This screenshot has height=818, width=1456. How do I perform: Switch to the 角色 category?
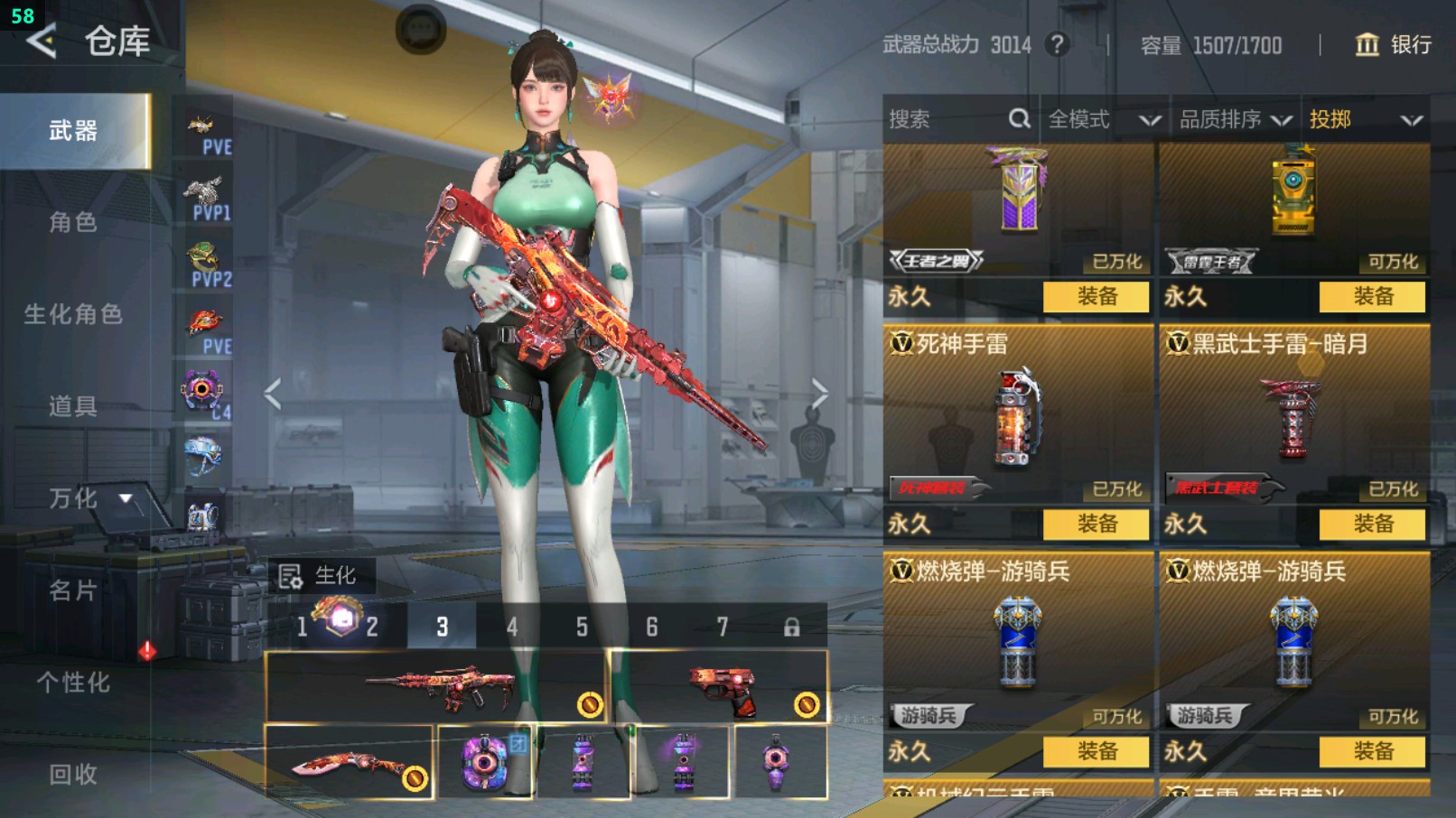pos(73,222)
